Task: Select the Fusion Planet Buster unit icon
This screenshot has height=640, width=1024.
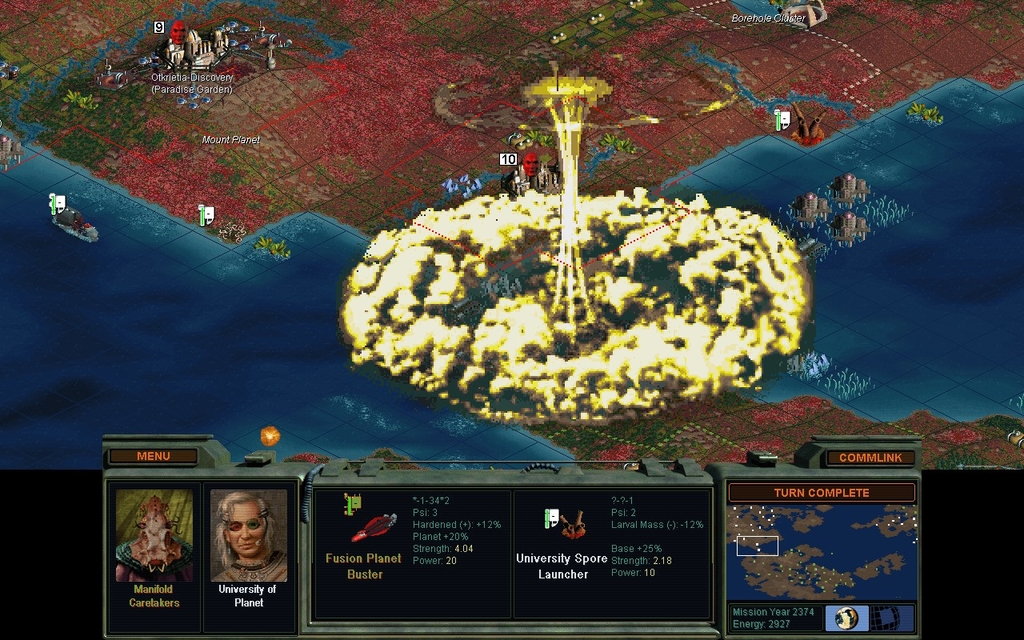Action: click(x=373, y=527)
